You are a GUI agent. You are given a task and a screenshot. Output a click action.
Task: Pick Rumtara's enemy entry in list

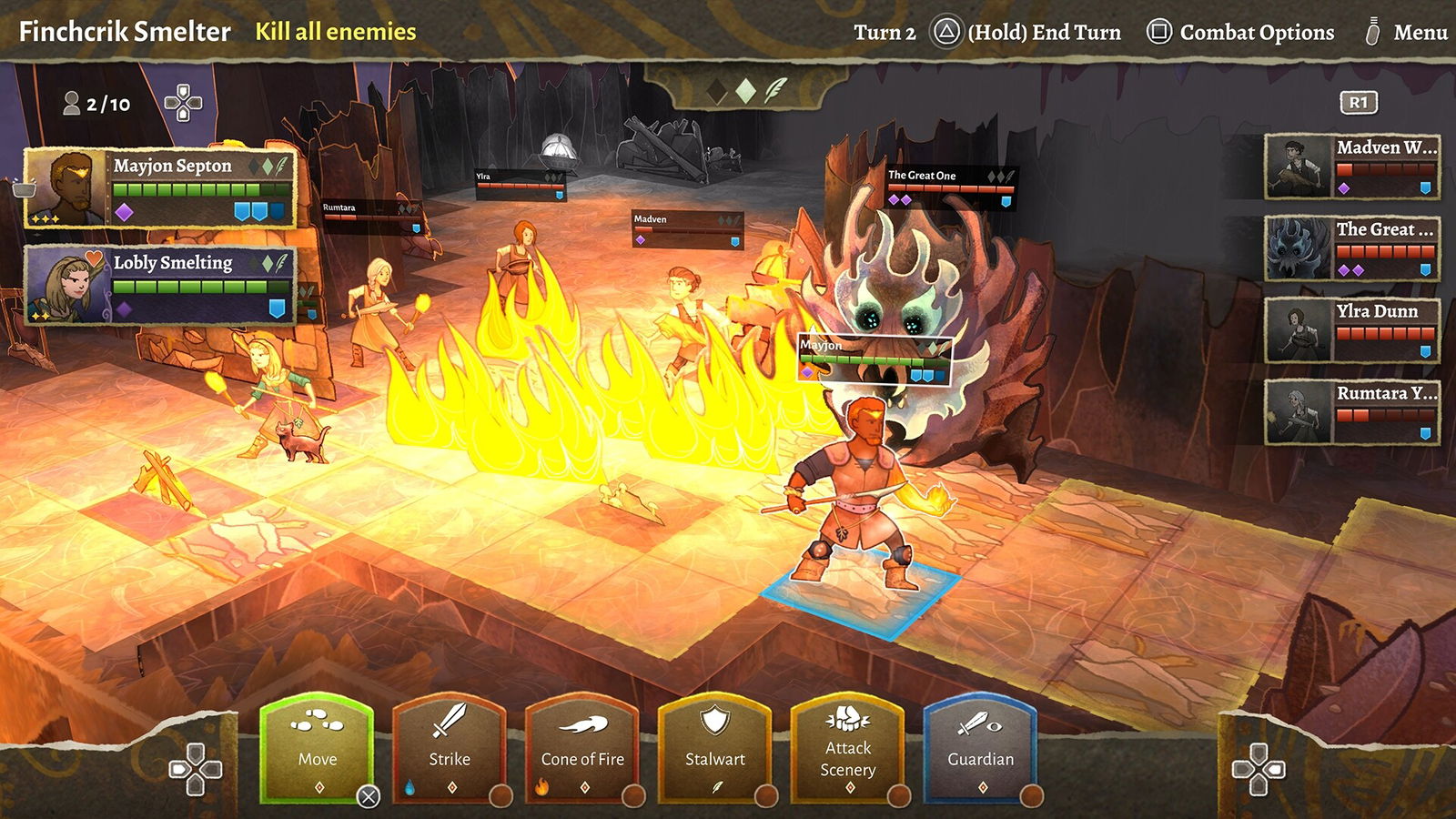coord(1352,412)
